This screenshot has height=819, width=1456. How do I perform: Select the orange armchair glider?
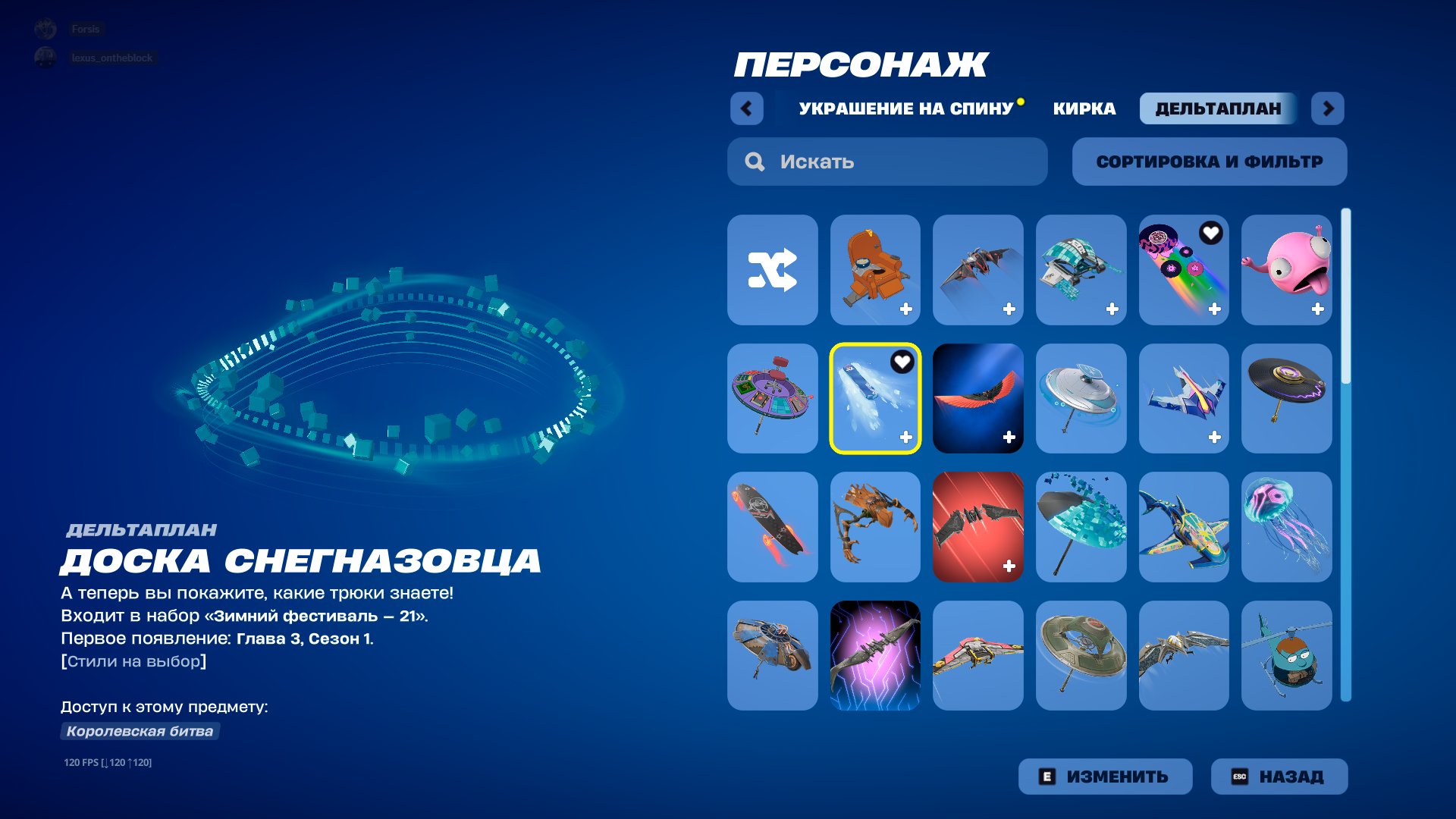click(875, 269)
